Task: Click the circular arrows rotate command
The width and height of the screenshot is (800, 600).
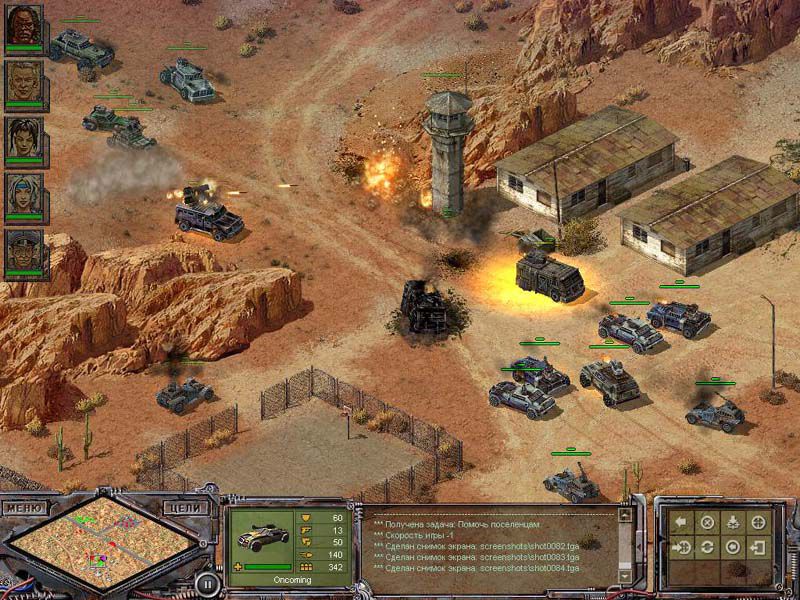Action: click(x=707, y=548)
